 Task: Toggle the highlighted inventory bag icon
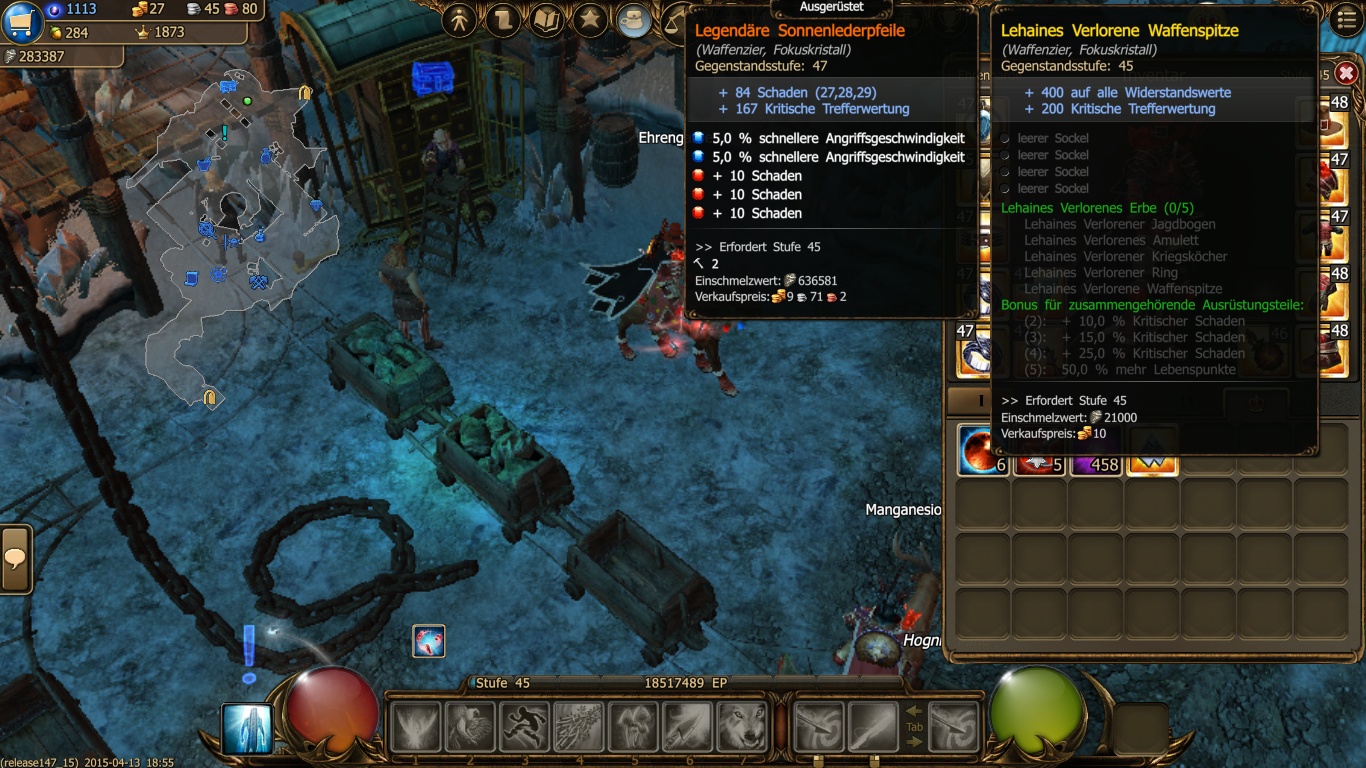click(x=634, y=20)
